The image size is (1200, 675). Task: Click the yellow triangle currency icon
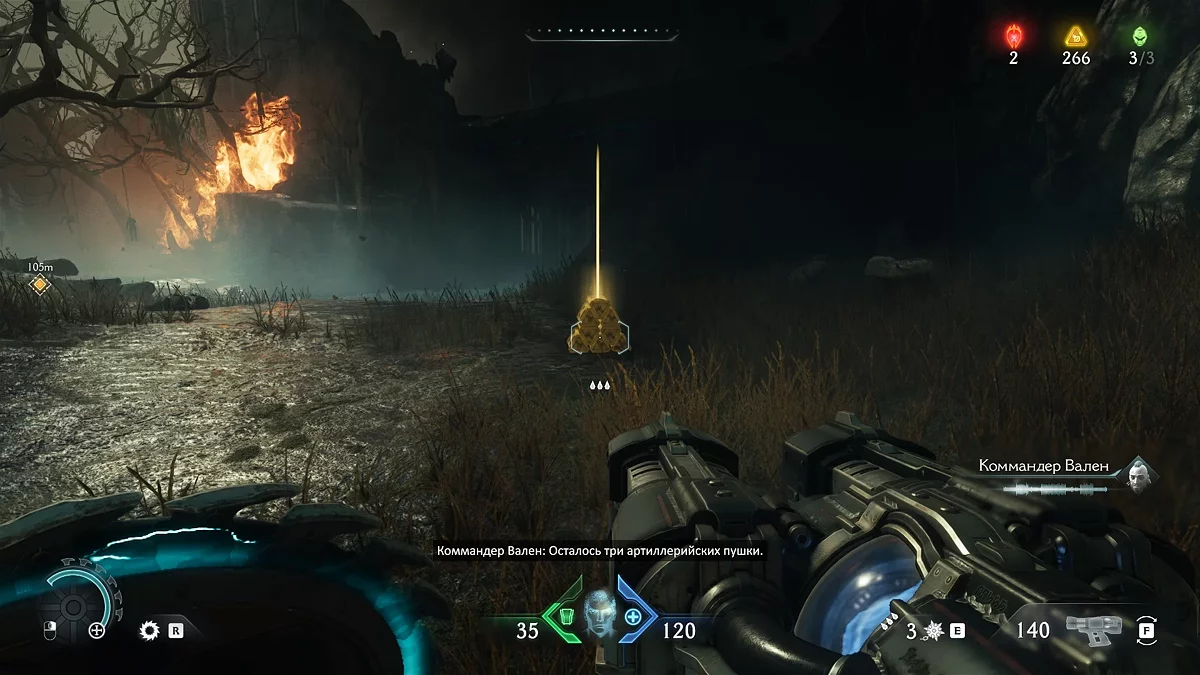1076,37
